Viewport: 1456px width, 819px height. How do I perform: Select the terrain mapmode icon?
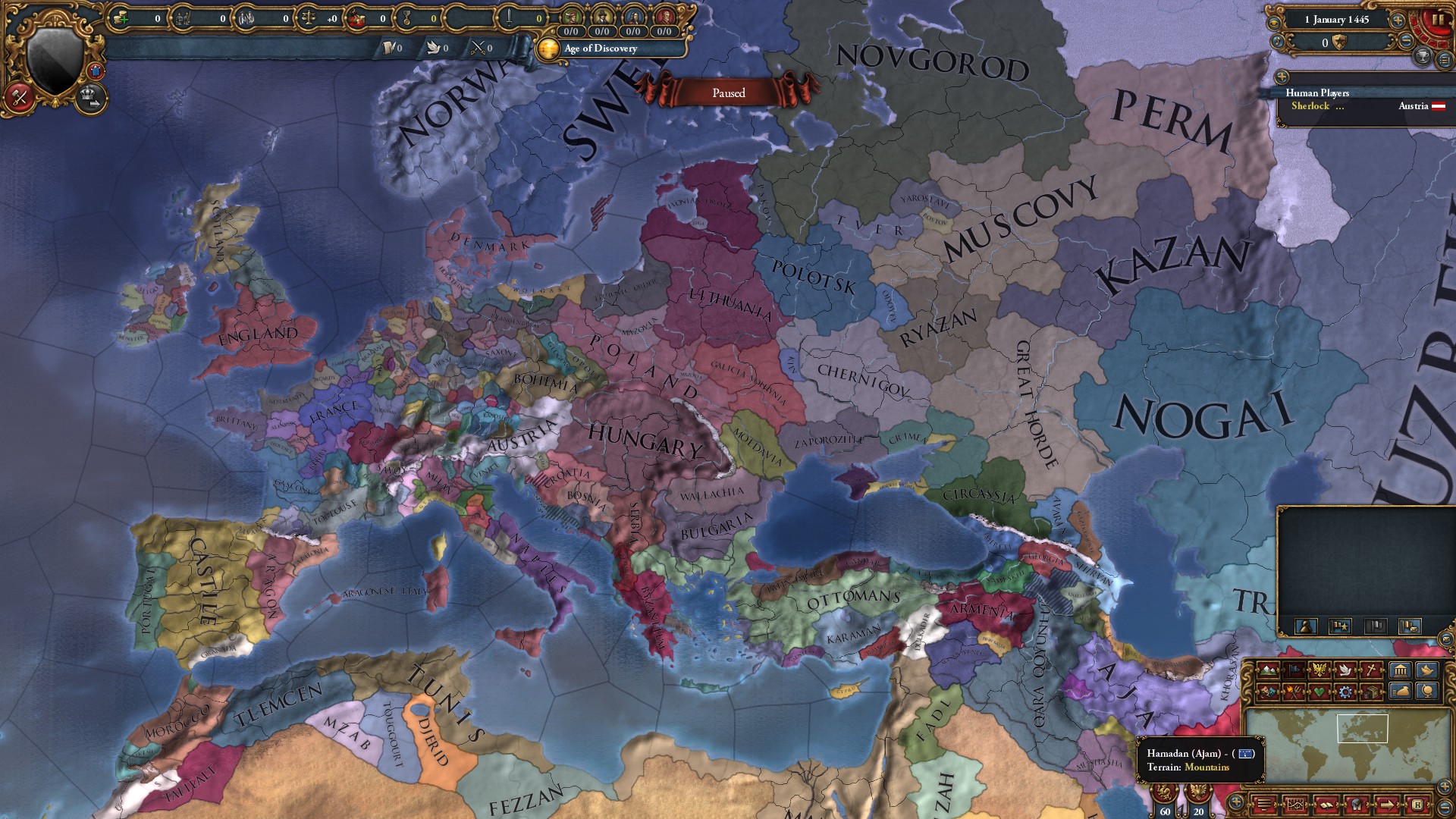coord(1268,671)
